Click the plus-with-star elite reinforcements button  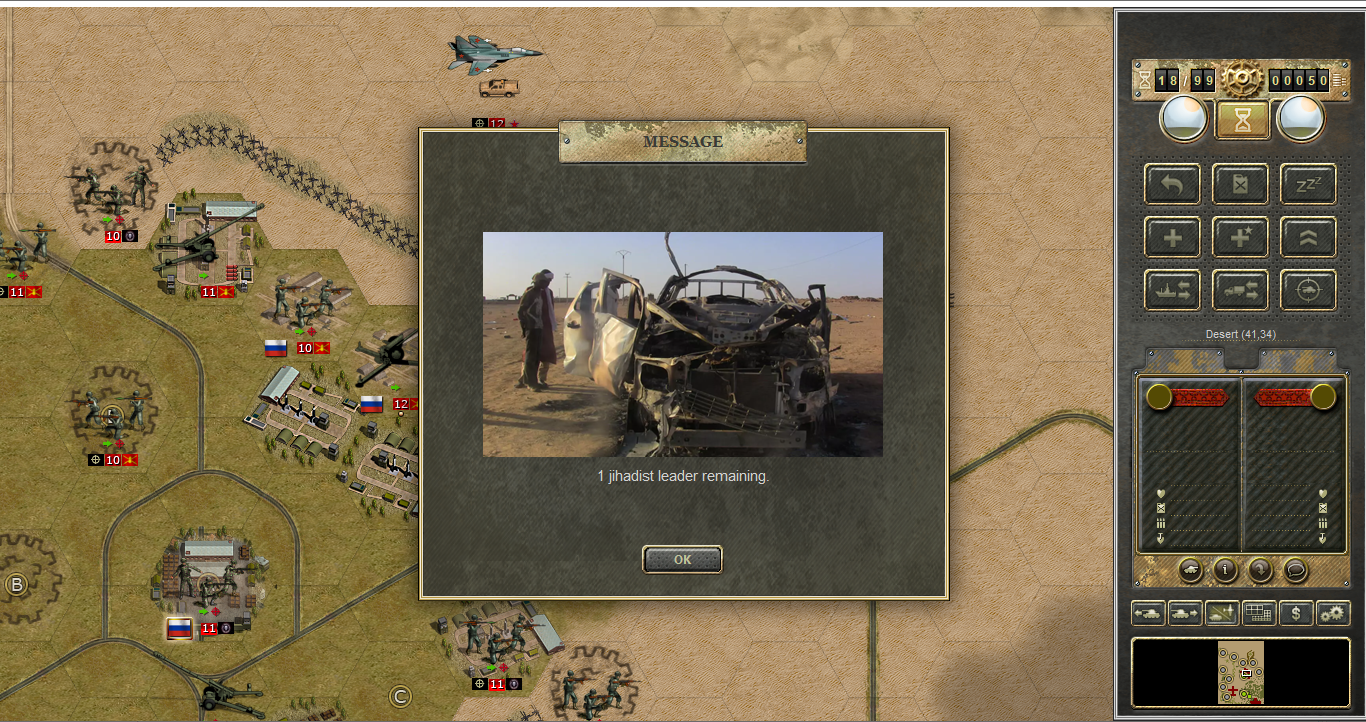[1240, 237]
